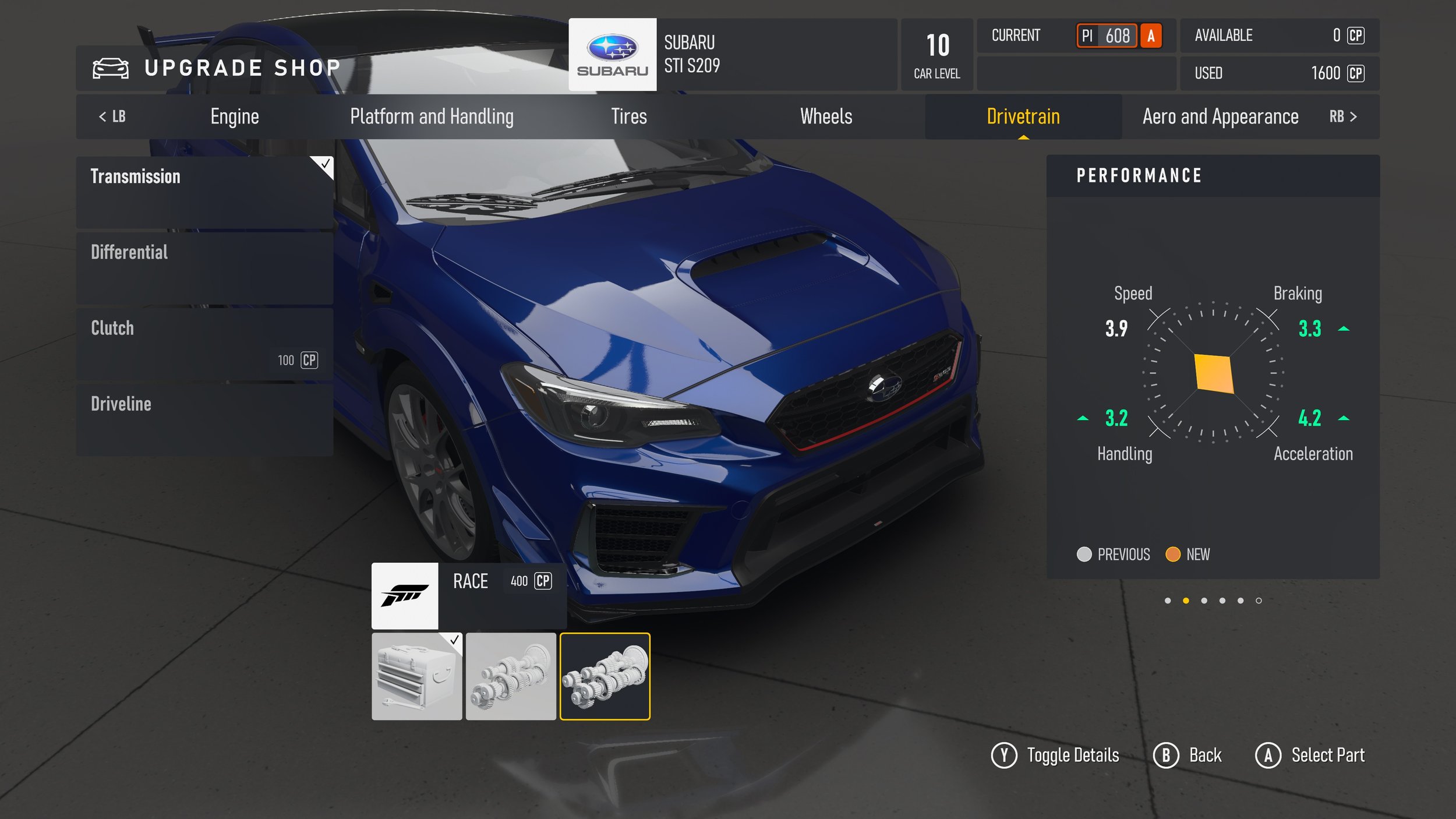
Task: Switch to the Engine tab
Action: tap(235, 117)
